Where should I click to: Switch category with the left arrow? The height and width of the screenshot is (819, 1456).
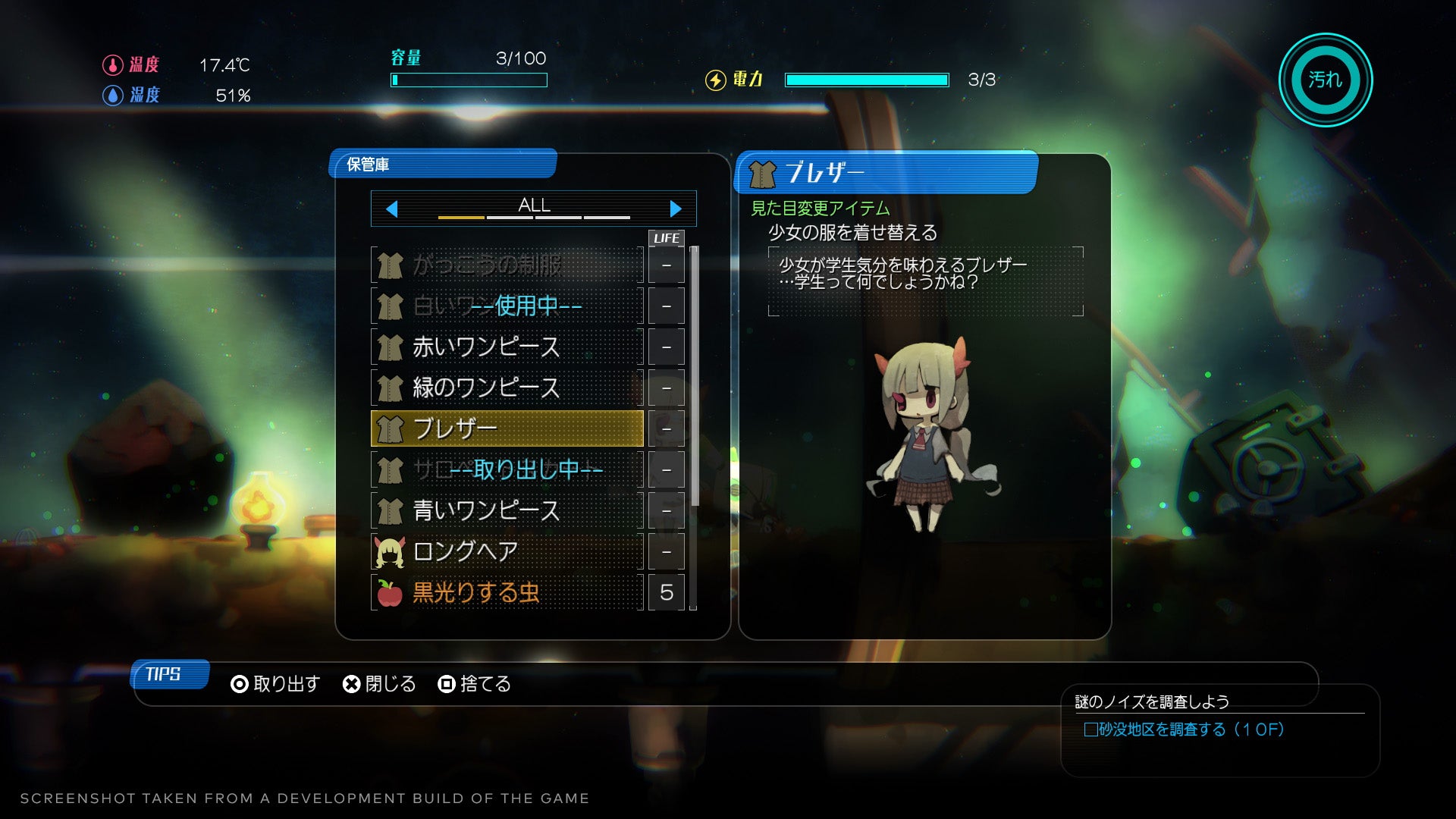[391, 209]
